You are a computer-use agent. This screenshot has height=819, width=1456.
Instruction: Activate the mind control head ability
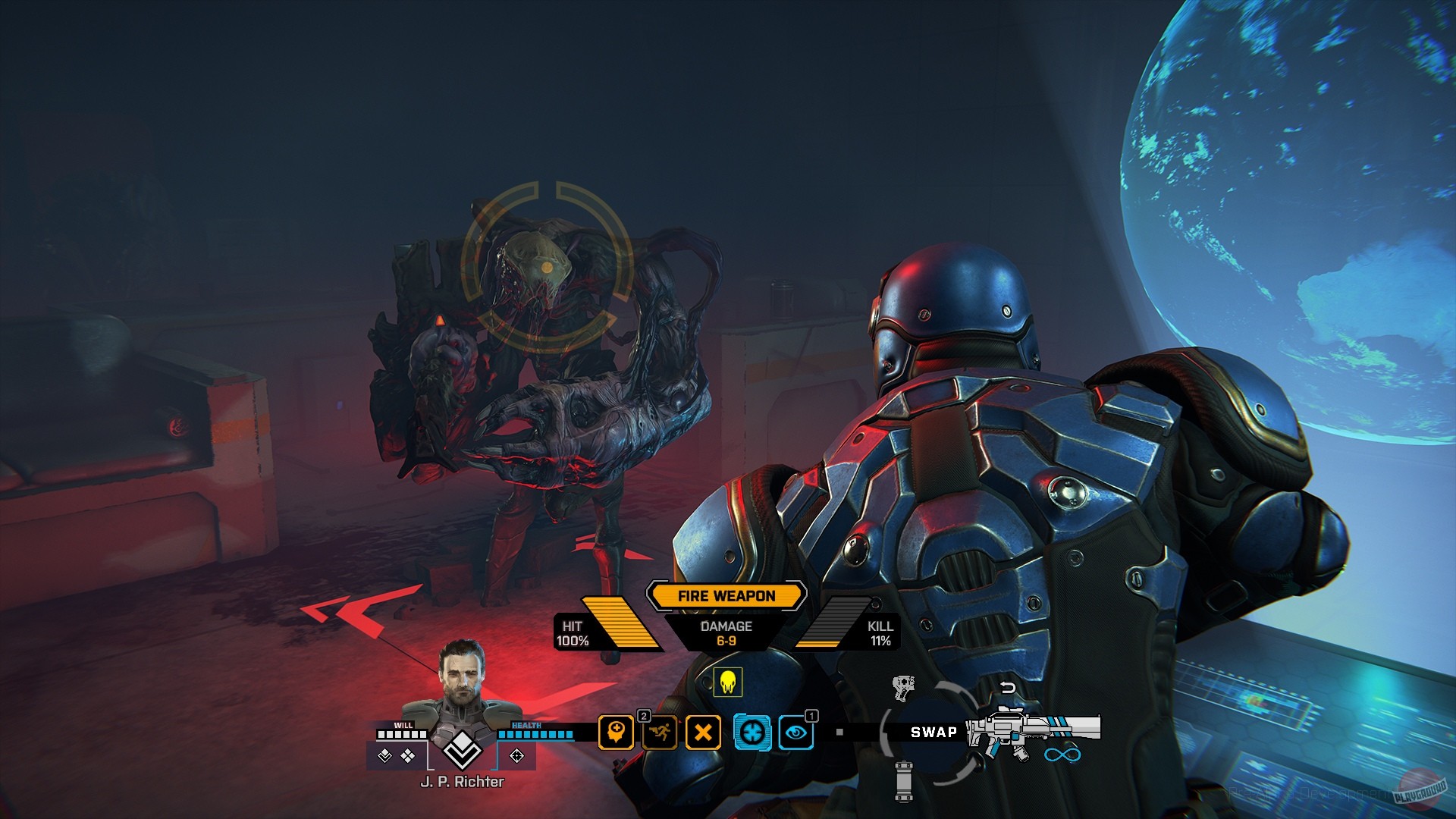click(x=617, y=731)
